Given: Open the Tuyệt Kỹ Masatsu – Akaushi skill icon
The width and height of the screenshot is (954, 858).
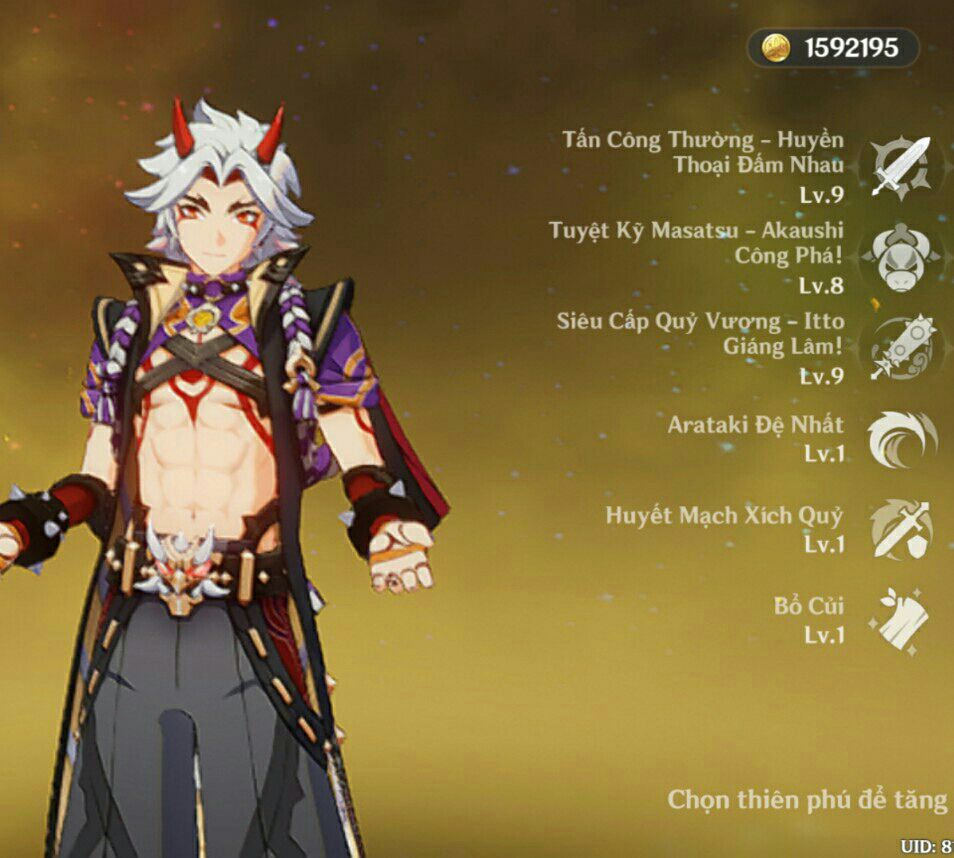Looking at the screenshot, I should click(900, 258).
